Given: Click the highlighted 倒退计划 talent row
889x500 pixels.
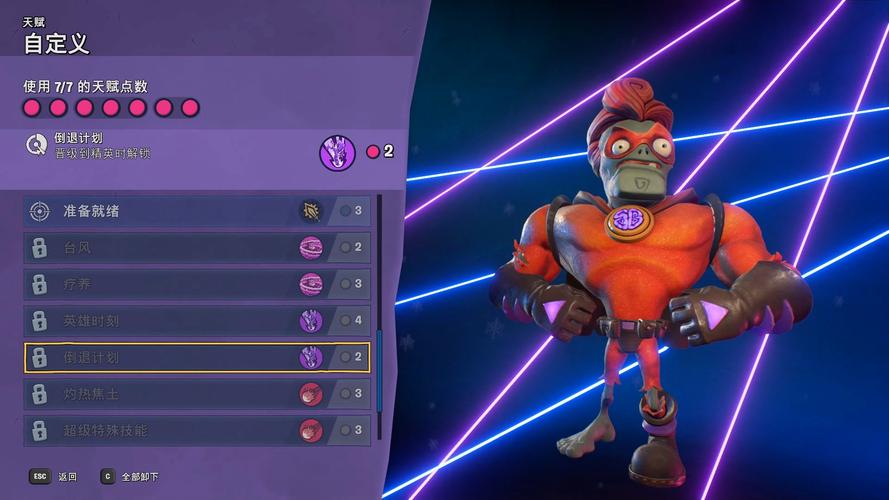Looking at the screenshot, I should [196, 357].
